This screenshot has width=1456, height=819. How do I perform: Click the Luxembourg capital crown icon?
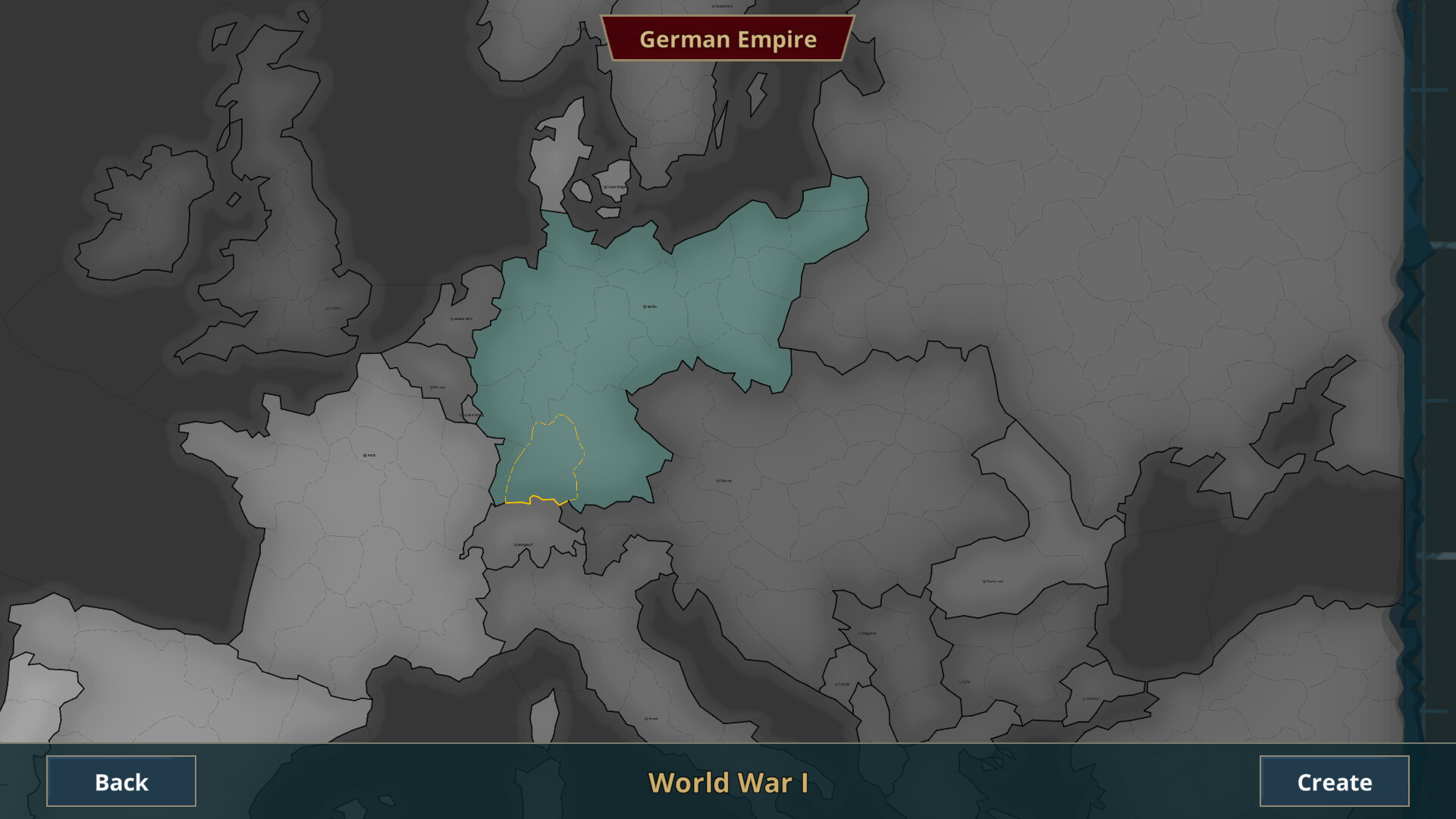click(x=461, y=416)
